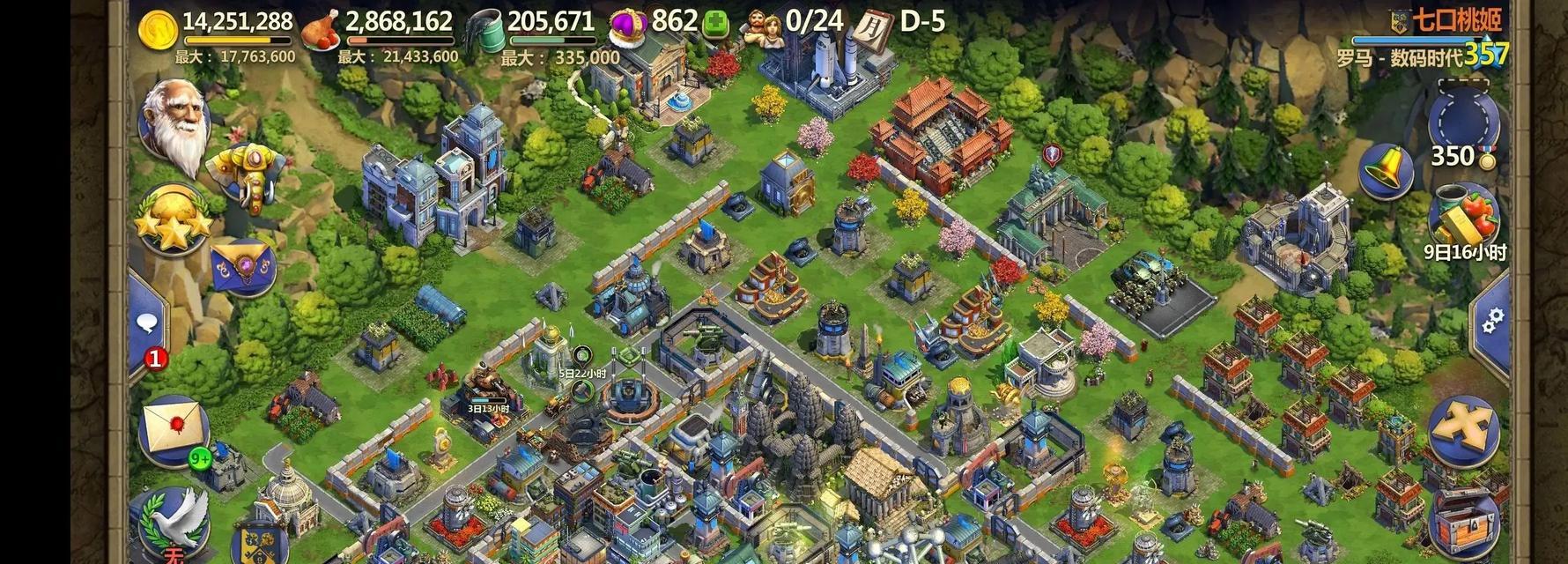Viewport: 1568px width, 564px height.
Task: Tap the golden bell notification icon
Action: pos(1386,171)
